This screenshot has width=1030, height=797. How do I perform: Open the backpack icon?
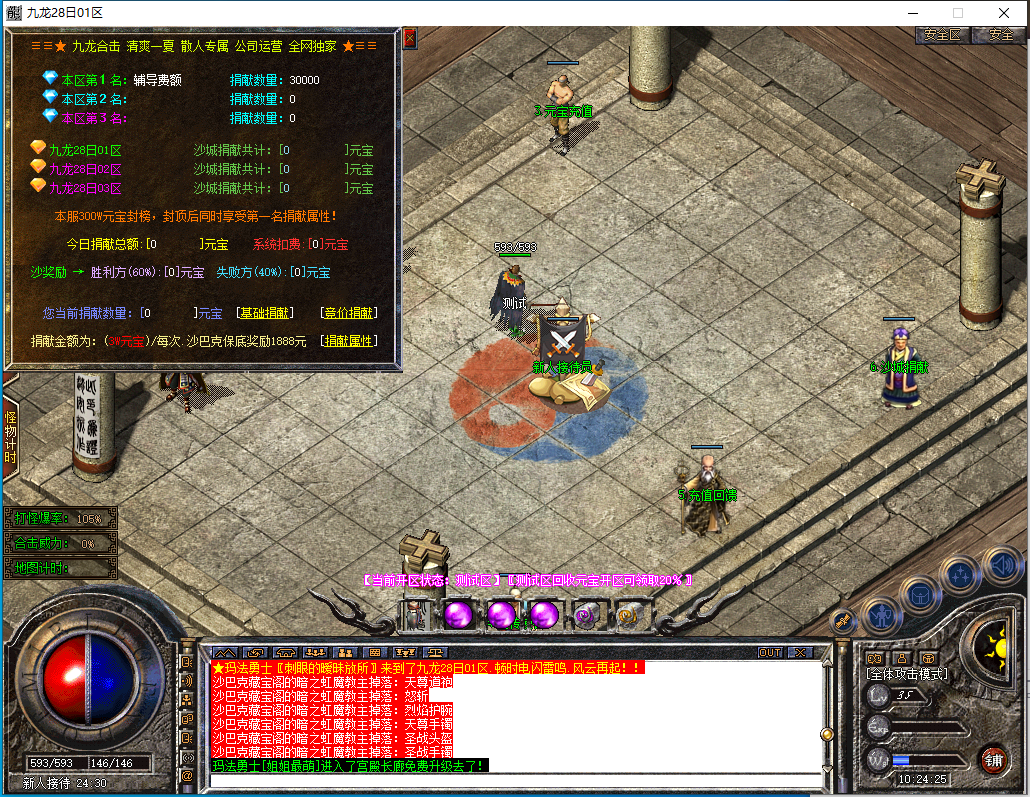click(919, 593)
